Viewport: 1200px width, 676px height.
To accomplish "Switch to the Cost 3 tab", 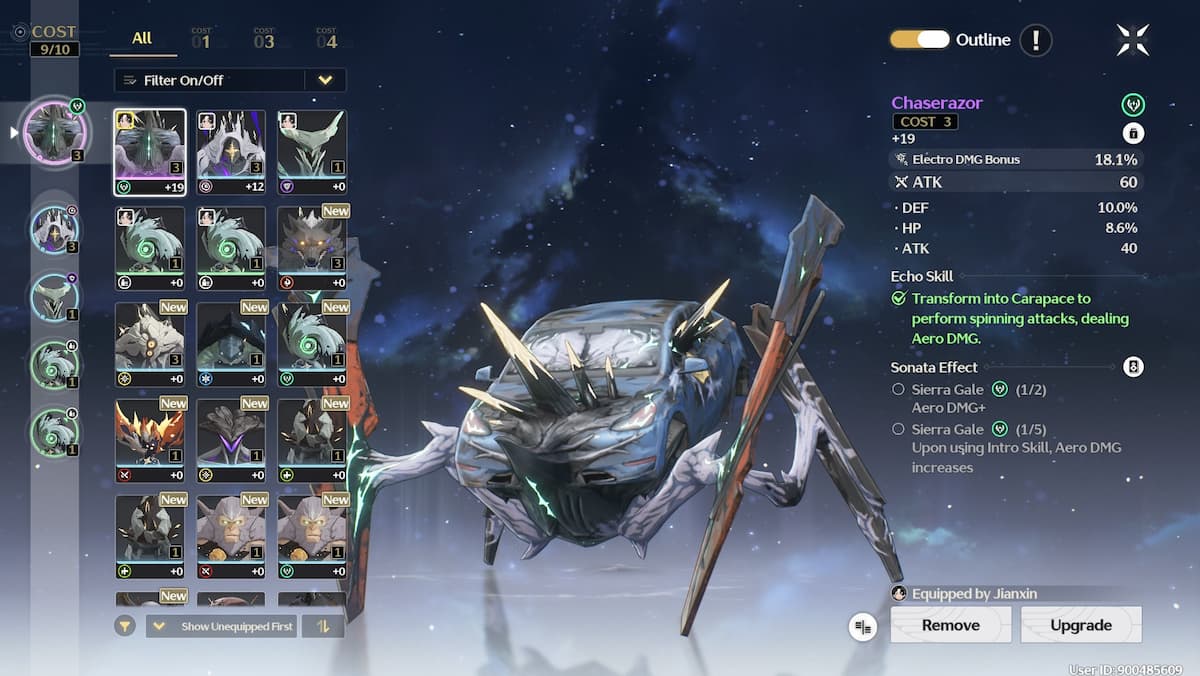I will point(263,39).
